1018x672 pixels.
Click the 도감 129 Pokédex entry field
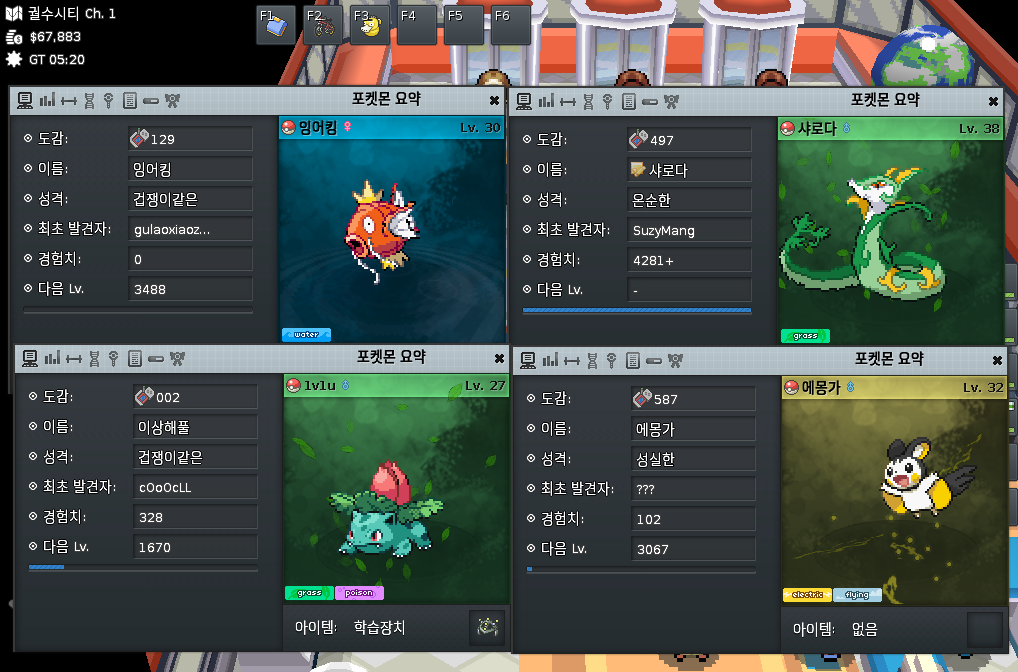coord(190,140)
